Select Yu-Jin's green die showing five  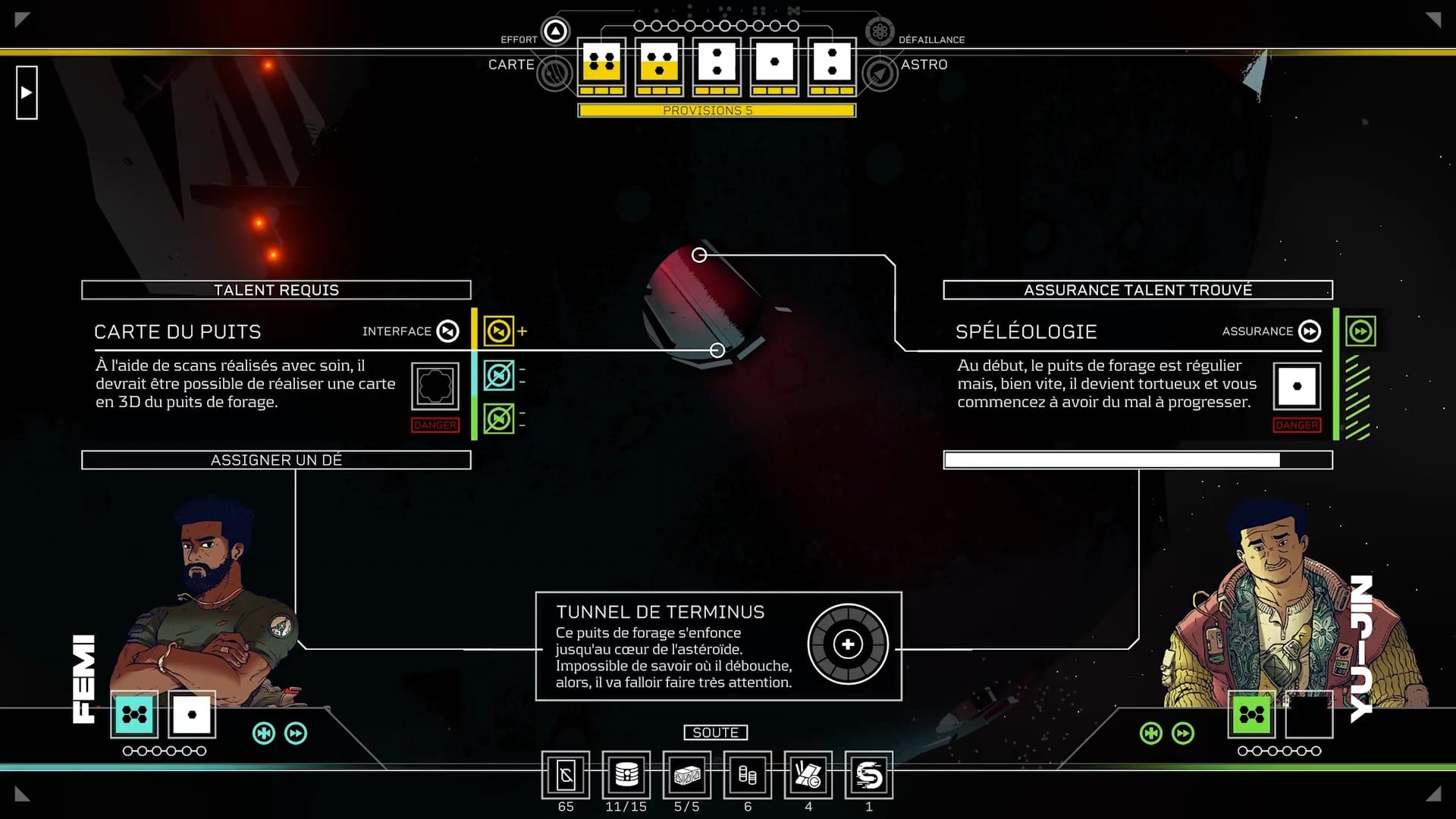[x=1252, y=714]
